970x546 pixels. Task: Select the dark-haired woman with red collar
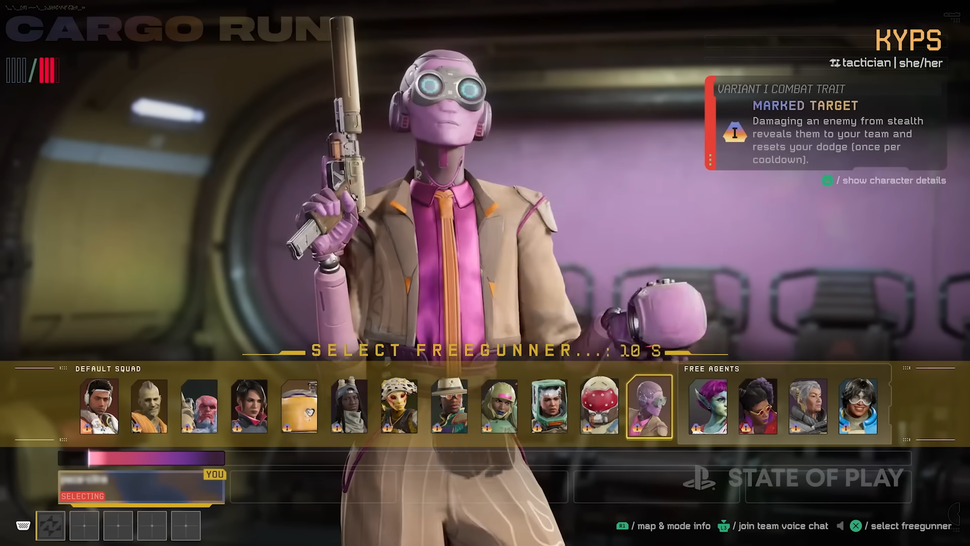249,406
